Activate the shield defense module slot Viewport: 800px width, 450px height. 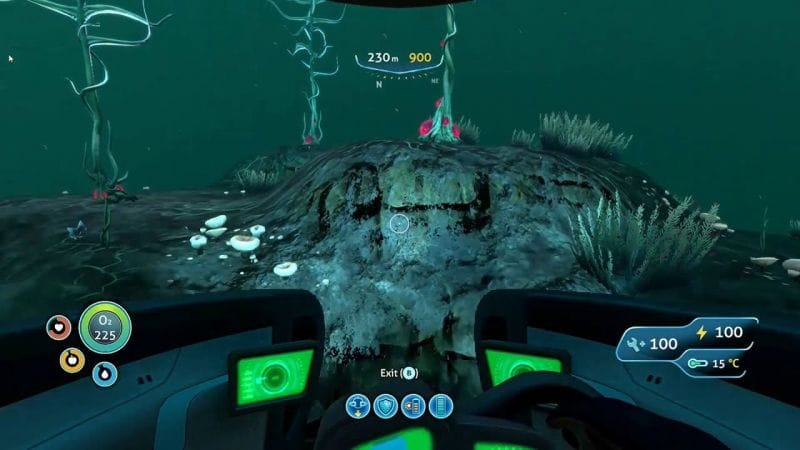pos(385,406)
